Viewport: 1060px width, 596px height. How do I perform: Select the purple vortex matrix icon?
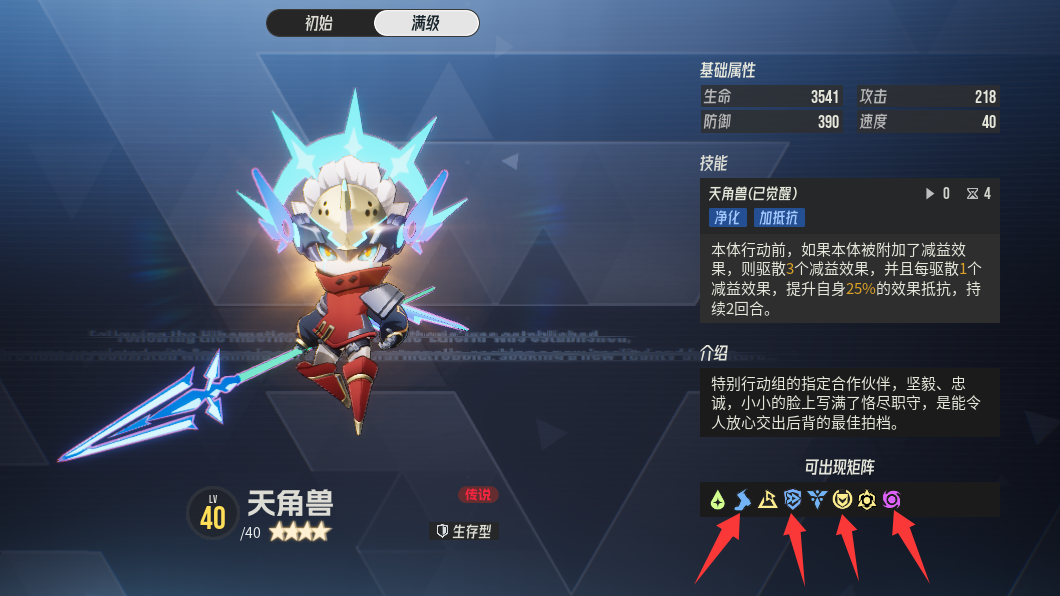(x=892, y=499)
